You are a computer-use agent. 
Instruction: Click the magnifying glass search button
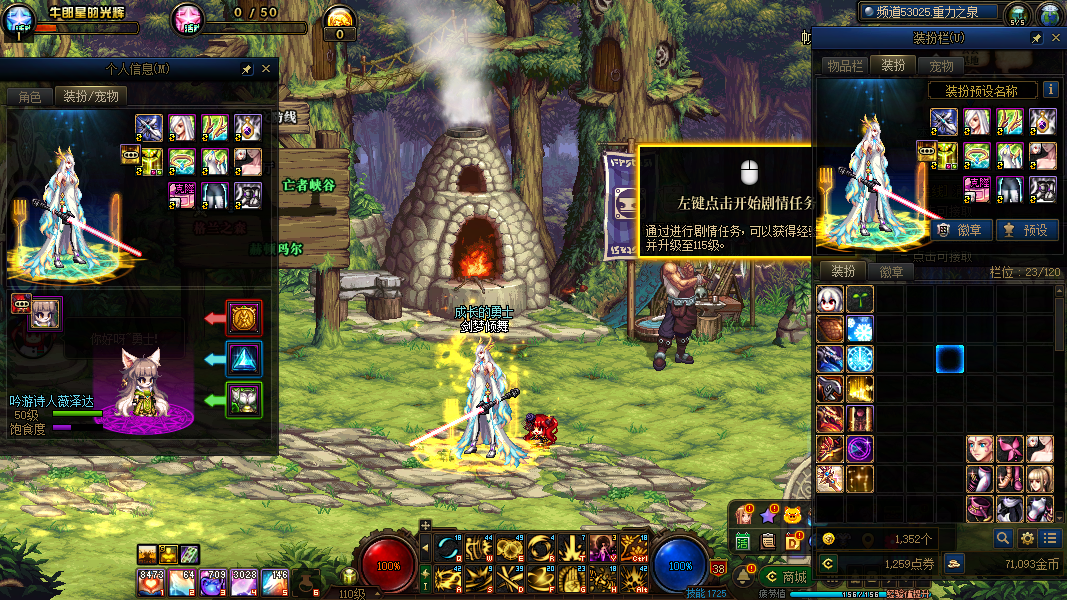pyautogui.click(x=1003, y=539)
